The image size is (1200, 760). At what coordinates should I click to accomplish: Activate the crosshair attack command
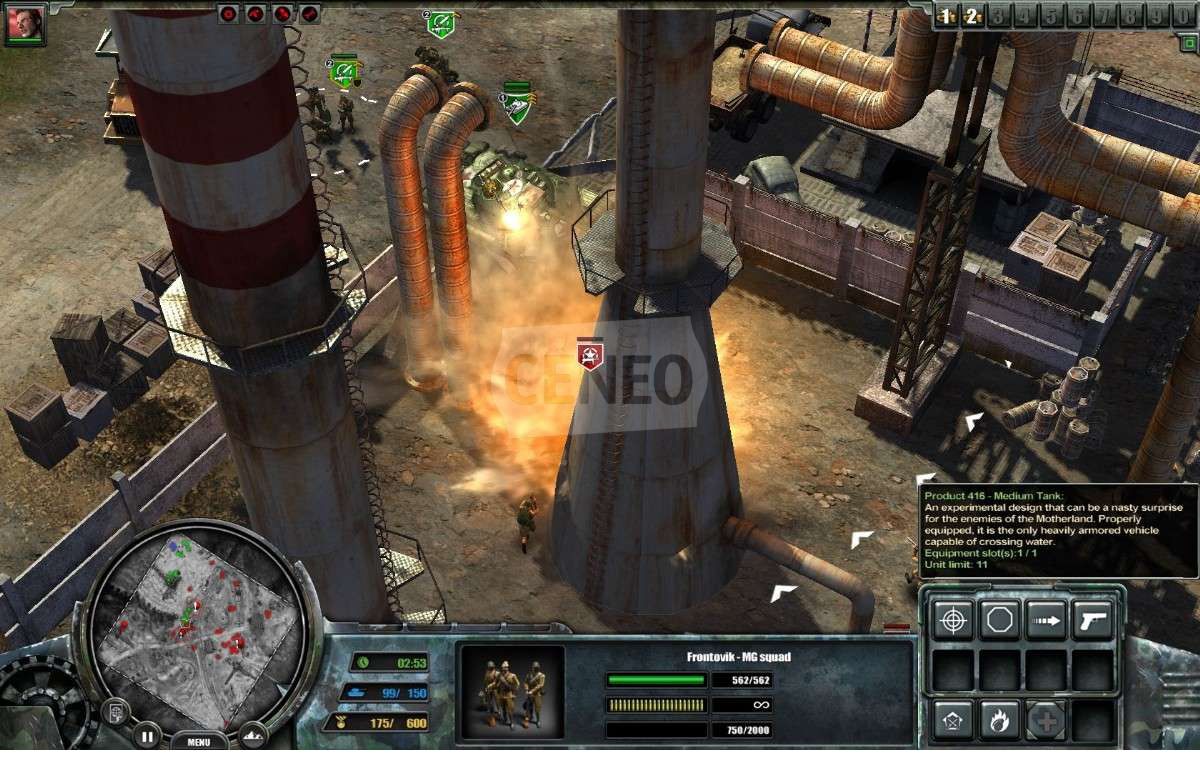pyautogui.click(x=953, y=620)
